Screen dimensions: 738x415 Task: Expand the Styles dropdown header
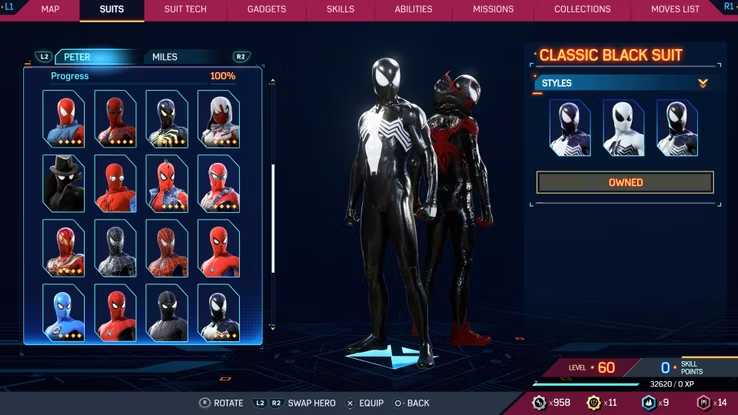tap(624, 83)
